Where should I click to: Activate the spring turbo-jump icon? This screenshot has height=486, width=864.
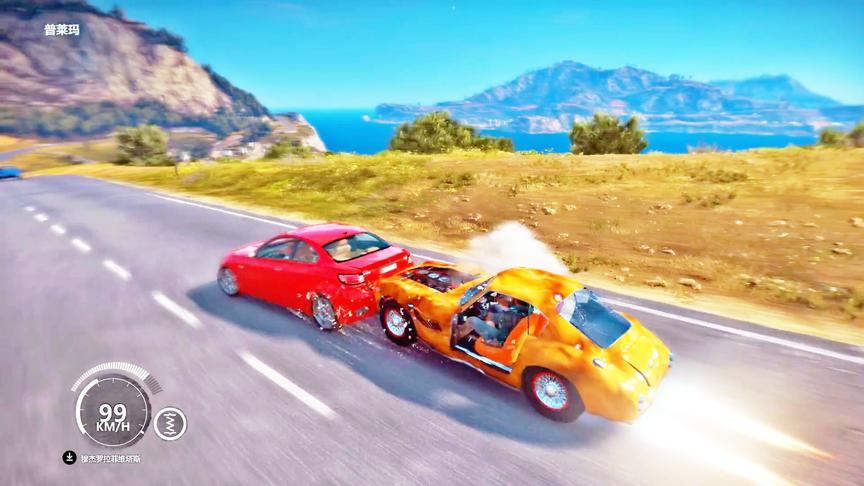[170, 423]
